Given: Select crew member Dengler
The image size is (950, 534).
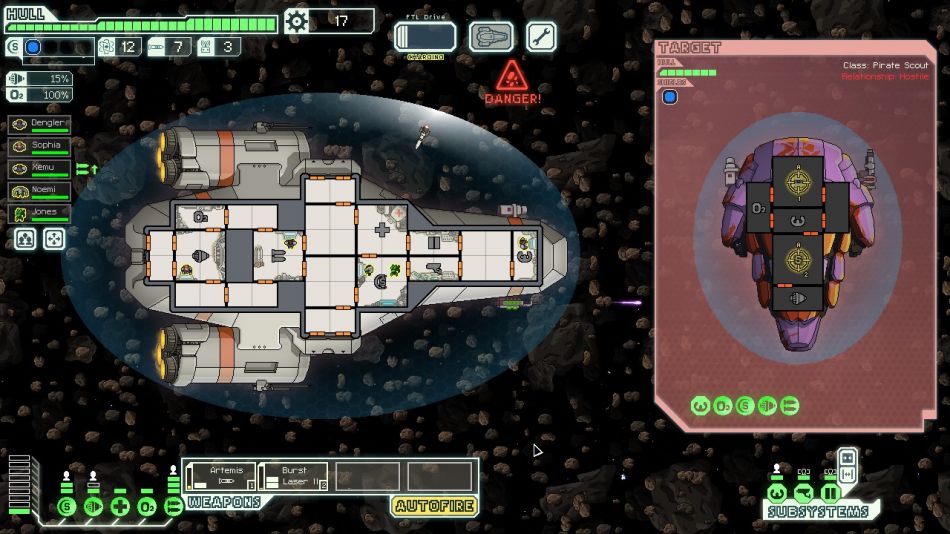Looking at the screenshot, I should pos(39,123).
